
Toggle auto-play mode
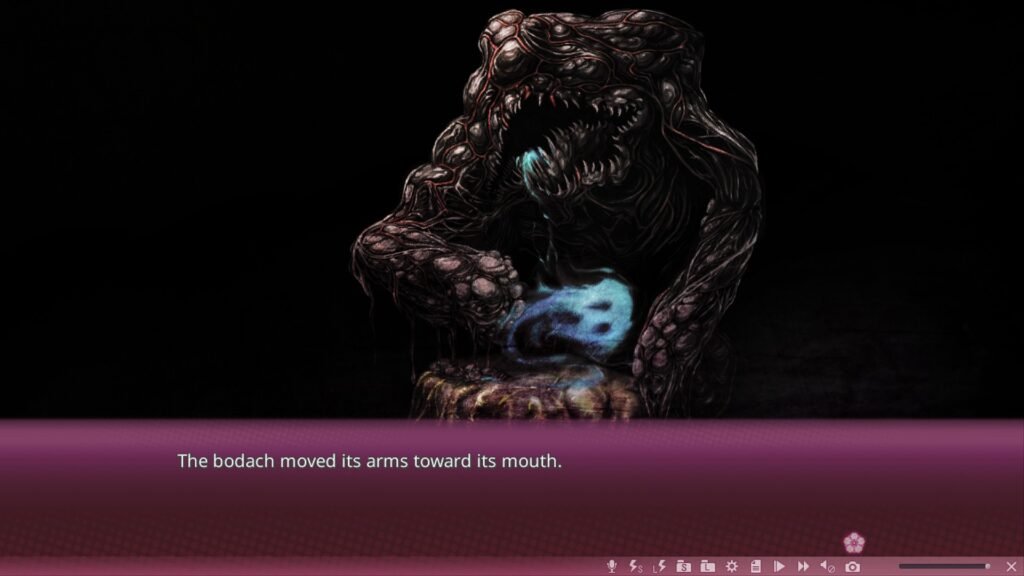click(779, 566)
